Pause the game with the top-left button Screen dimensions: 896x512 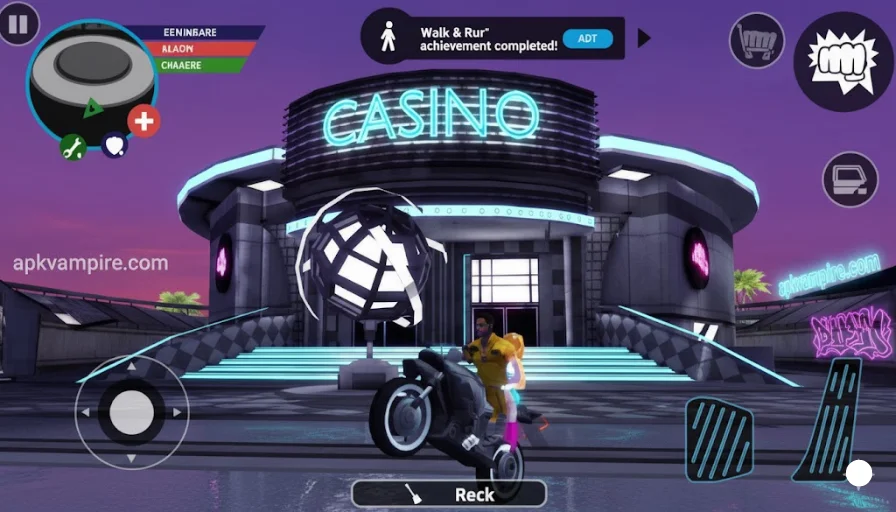tap(16, 23)
